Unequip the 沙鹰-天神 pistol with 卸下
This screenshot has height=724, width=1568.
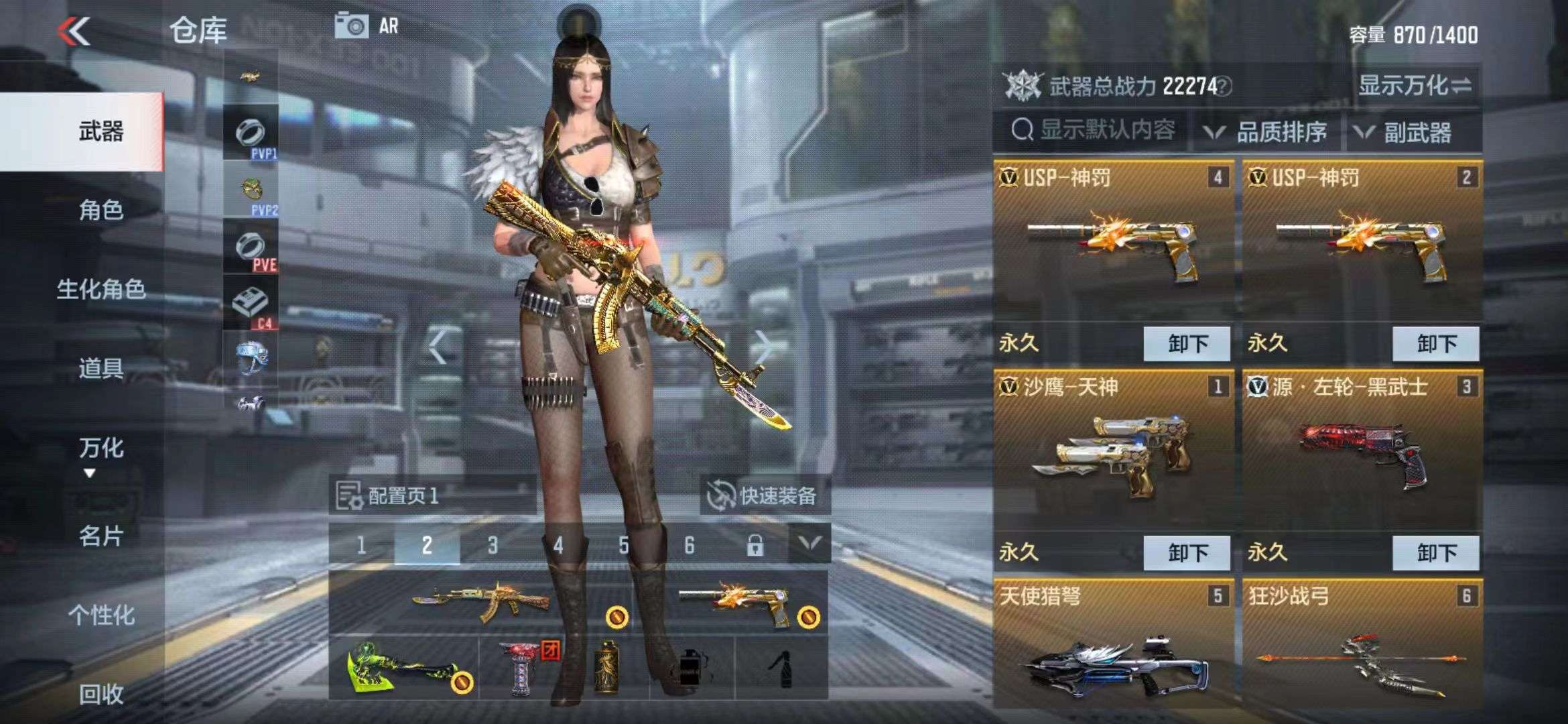1187,552
